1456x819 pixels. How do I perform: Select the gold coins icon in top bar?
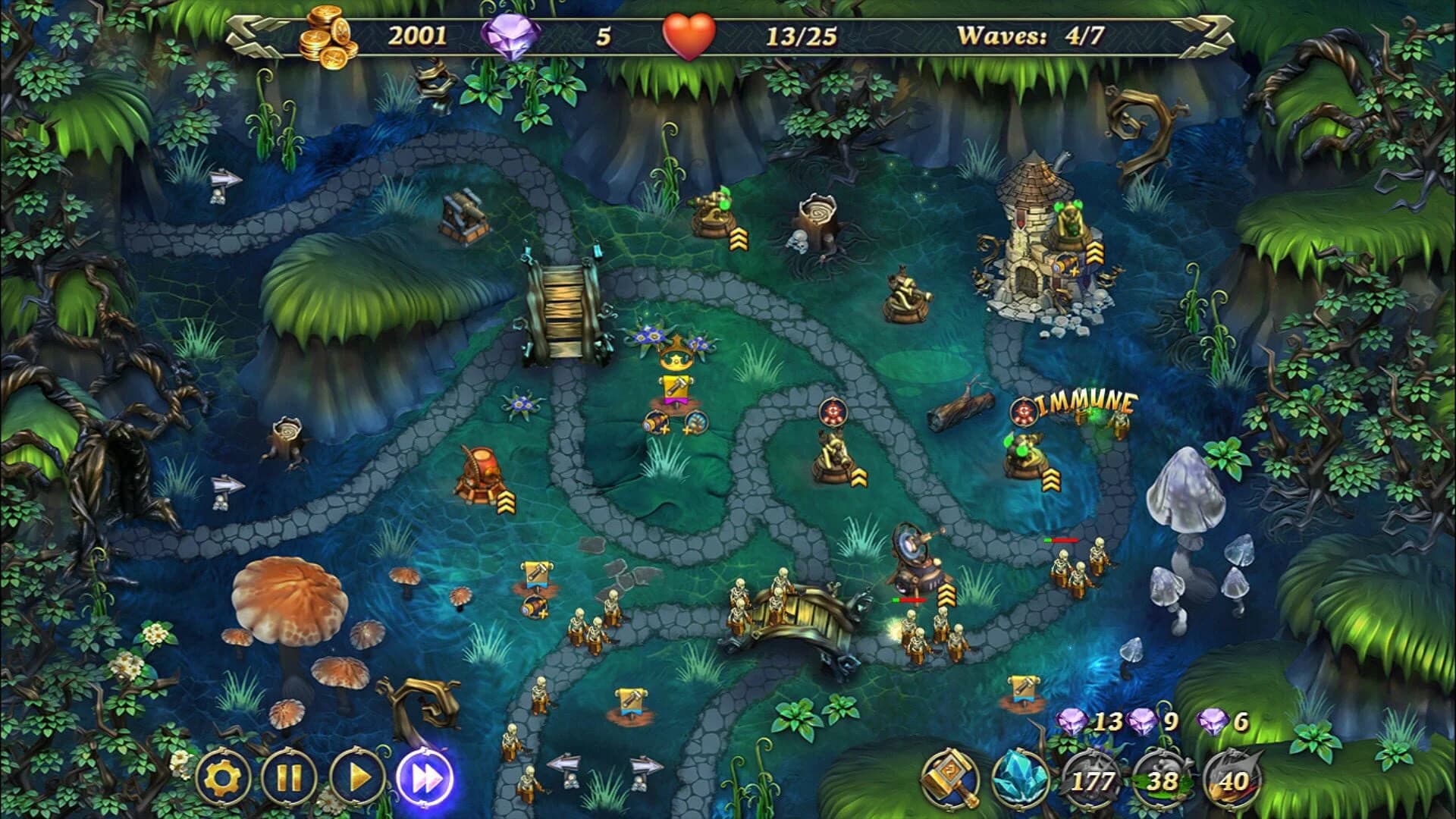point(328,34)
